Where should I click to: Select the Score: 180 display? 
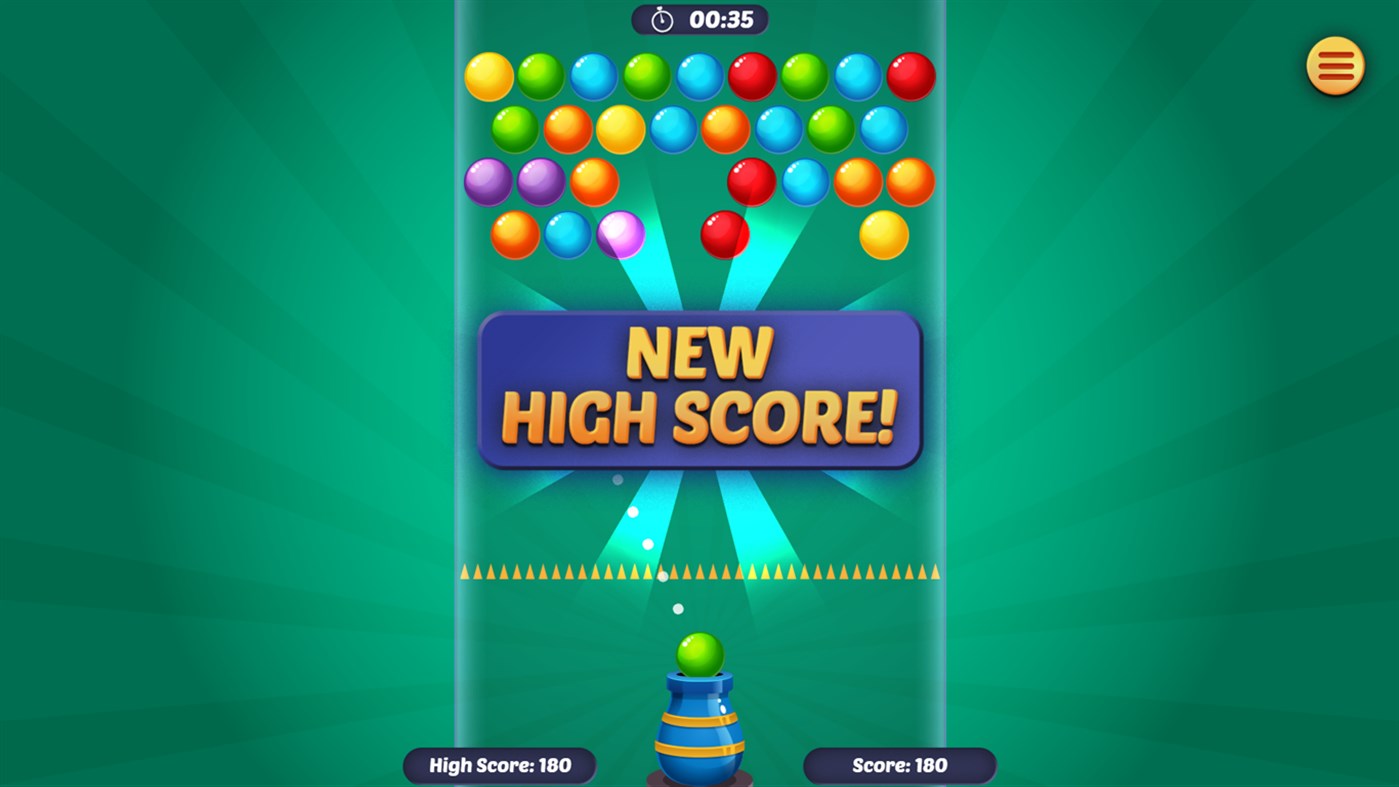(898, 765)
